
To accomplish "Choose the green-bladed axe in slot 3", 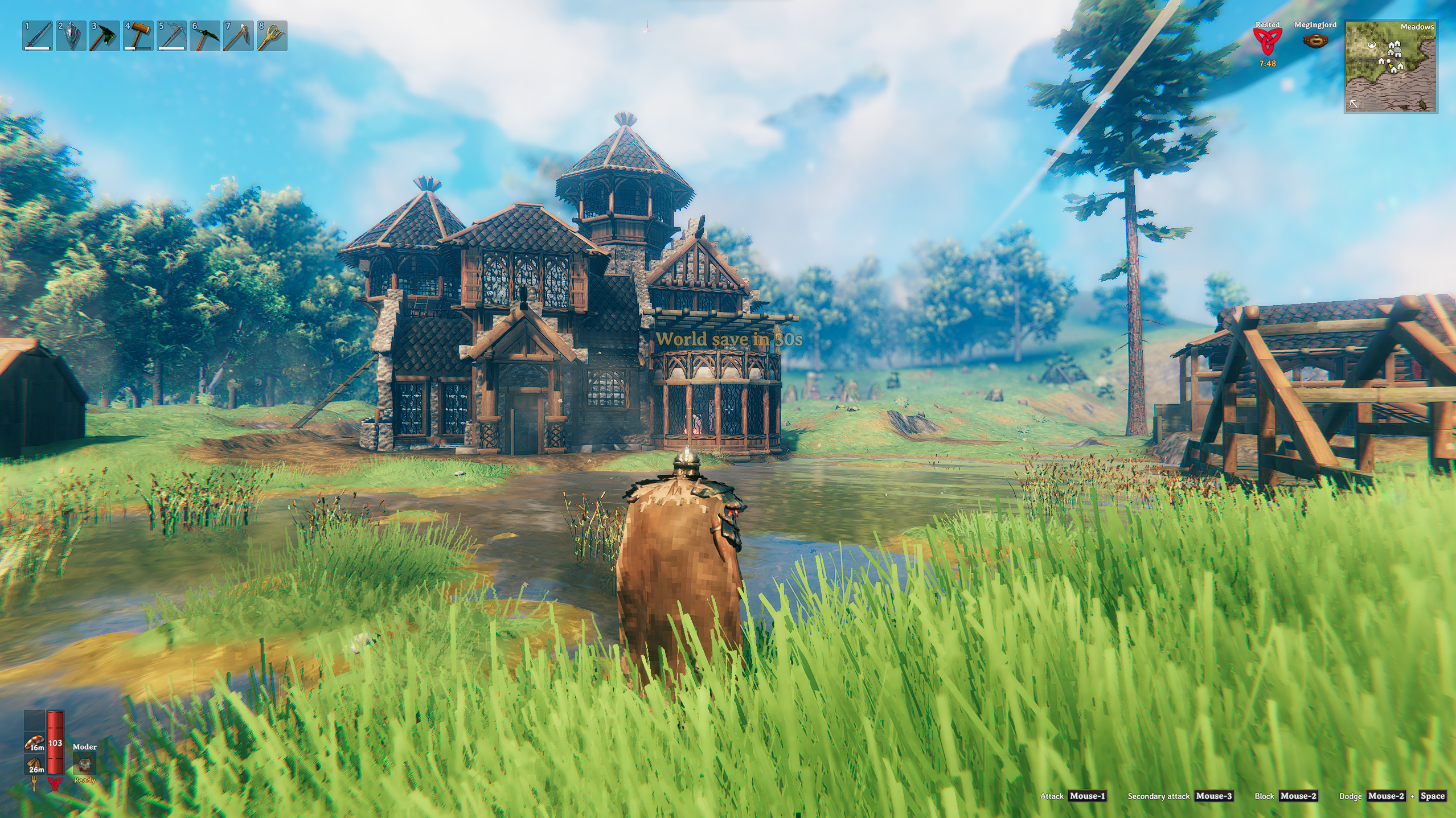I will click(x=105, y=36).
